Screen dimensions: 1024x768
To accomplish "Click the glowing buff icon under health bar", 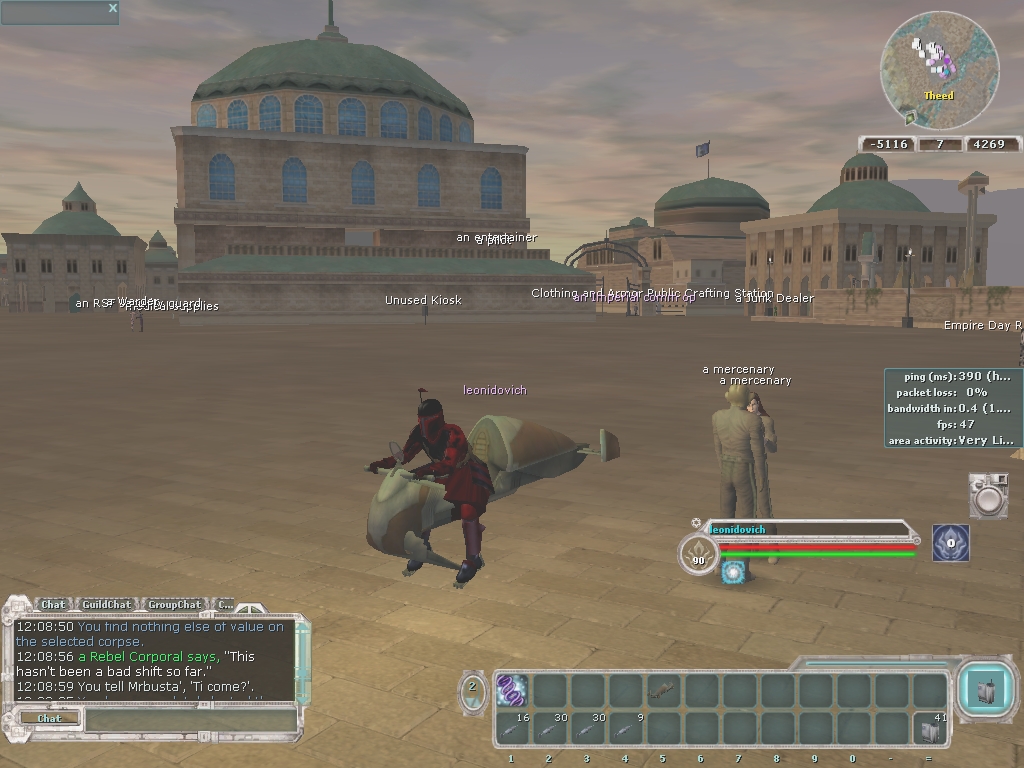I will pos(734,572).
